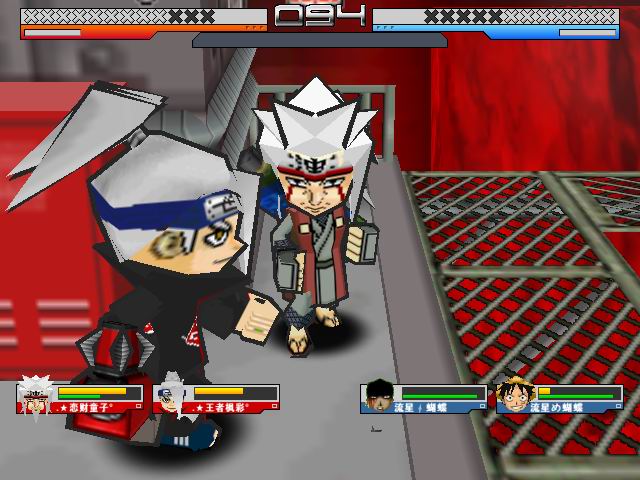This screenshot has width=640, height=480.
Task: Select the straw hat Luffy portrait
Action: point(514,396)
